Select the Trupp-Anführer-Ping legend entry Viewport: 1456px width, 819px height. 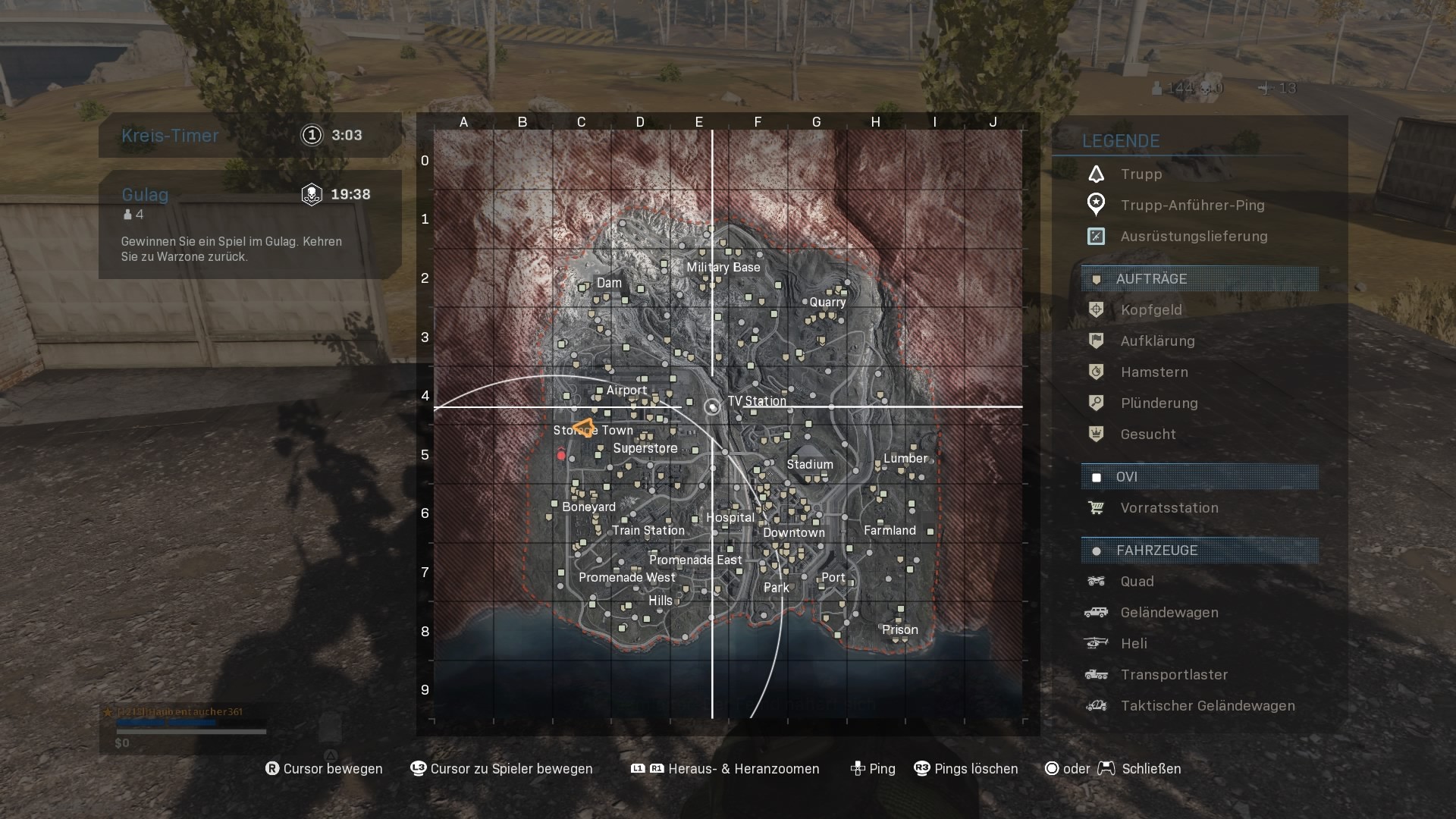point(1192,206)
